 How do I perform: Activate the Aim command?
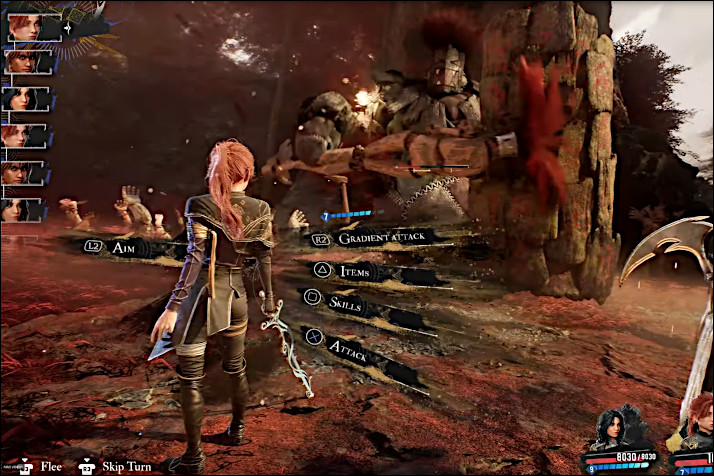point(123,245)
